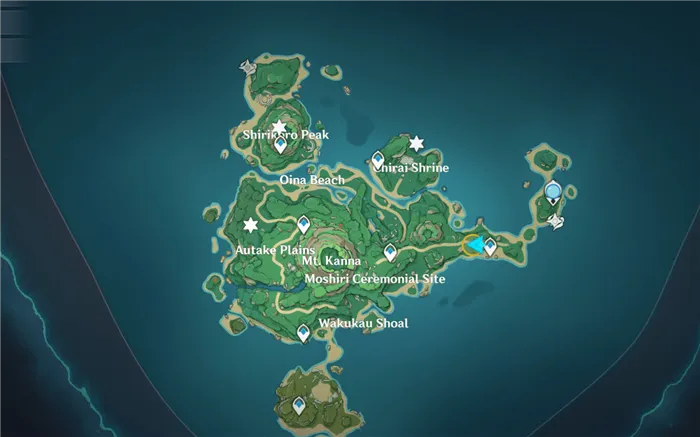The image size is (700, 437).
Task: Pick the southernmost island teleport waypoint
Action: coord(299,406)
